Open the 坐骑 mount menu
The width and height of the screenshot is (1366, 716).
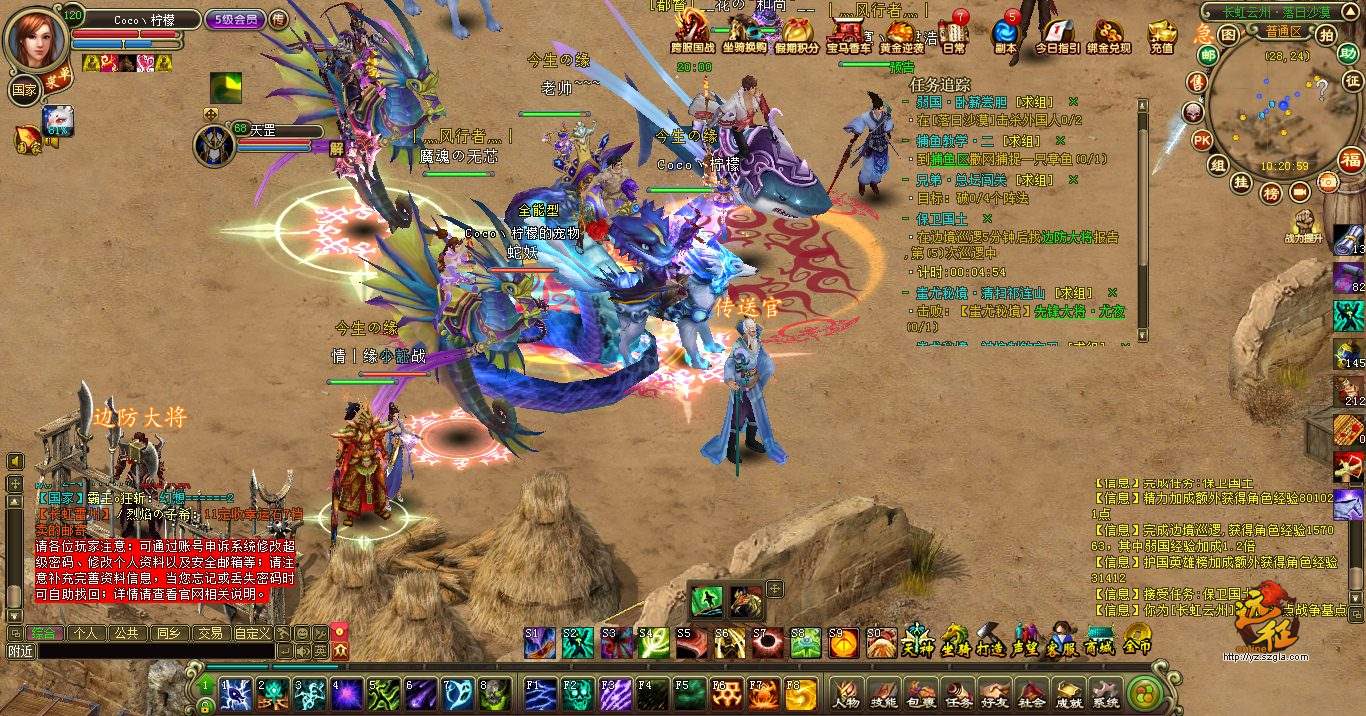point(956,638)
